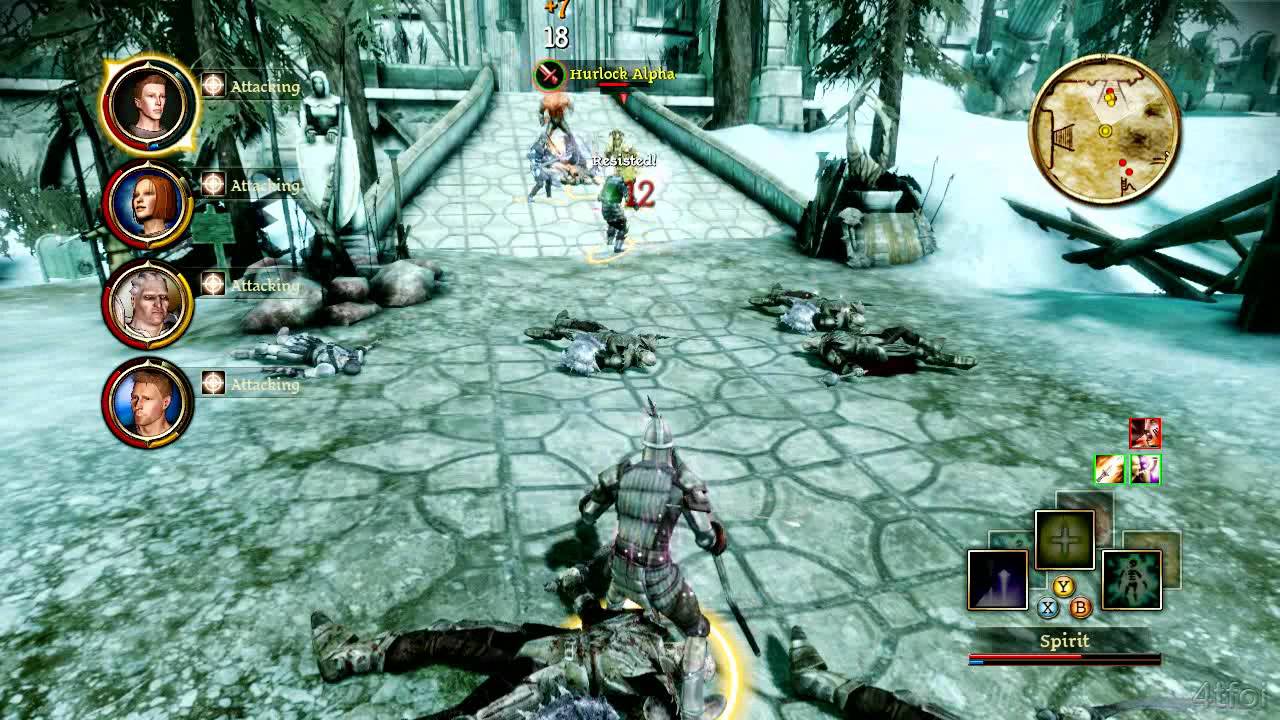Activate the green cross healing ability
Image resolution: width=1280 pixels, height=720 pixels.
(x=1064, y=540)
